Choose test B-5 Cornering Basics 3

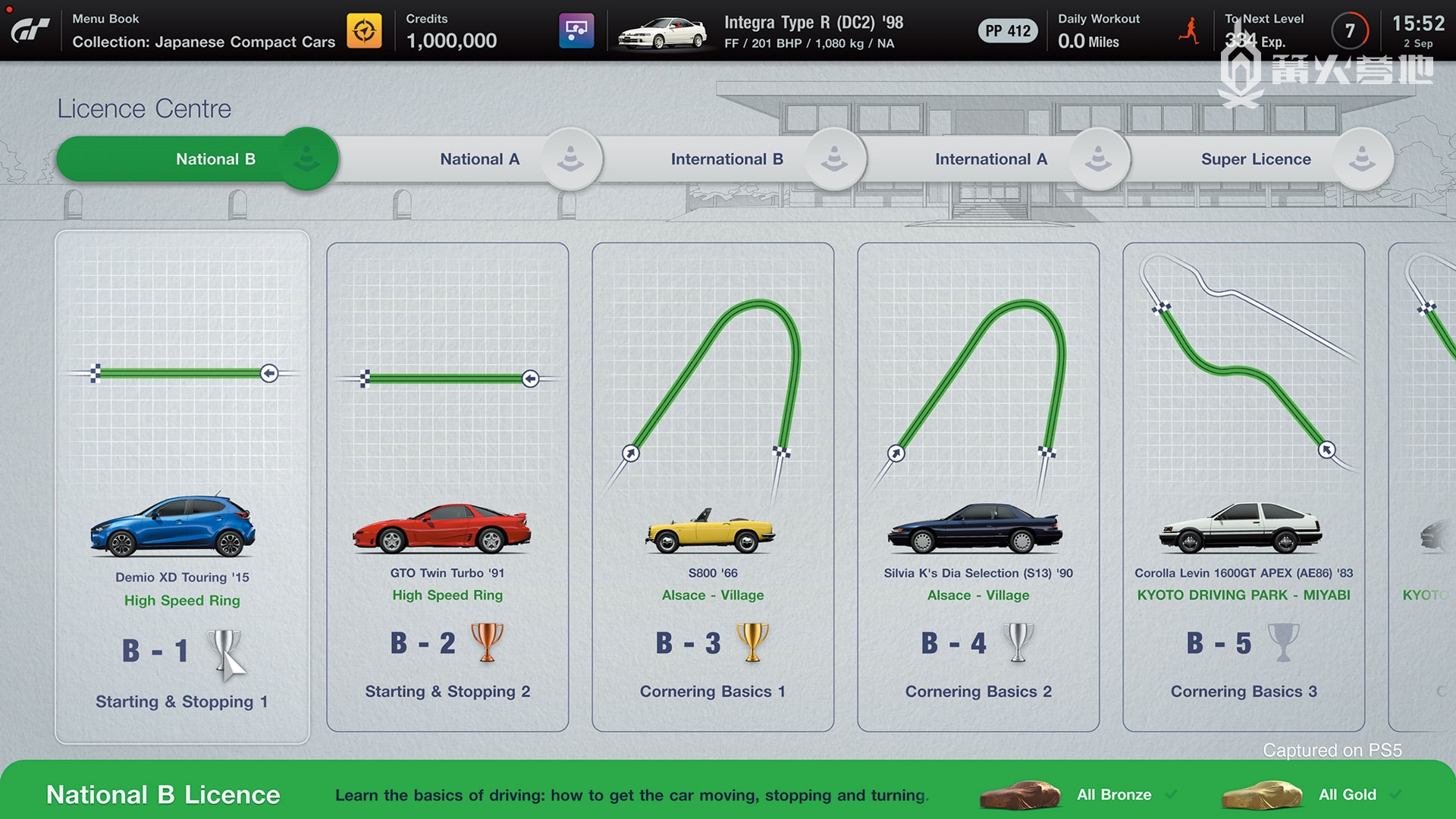coord(1244,487)
